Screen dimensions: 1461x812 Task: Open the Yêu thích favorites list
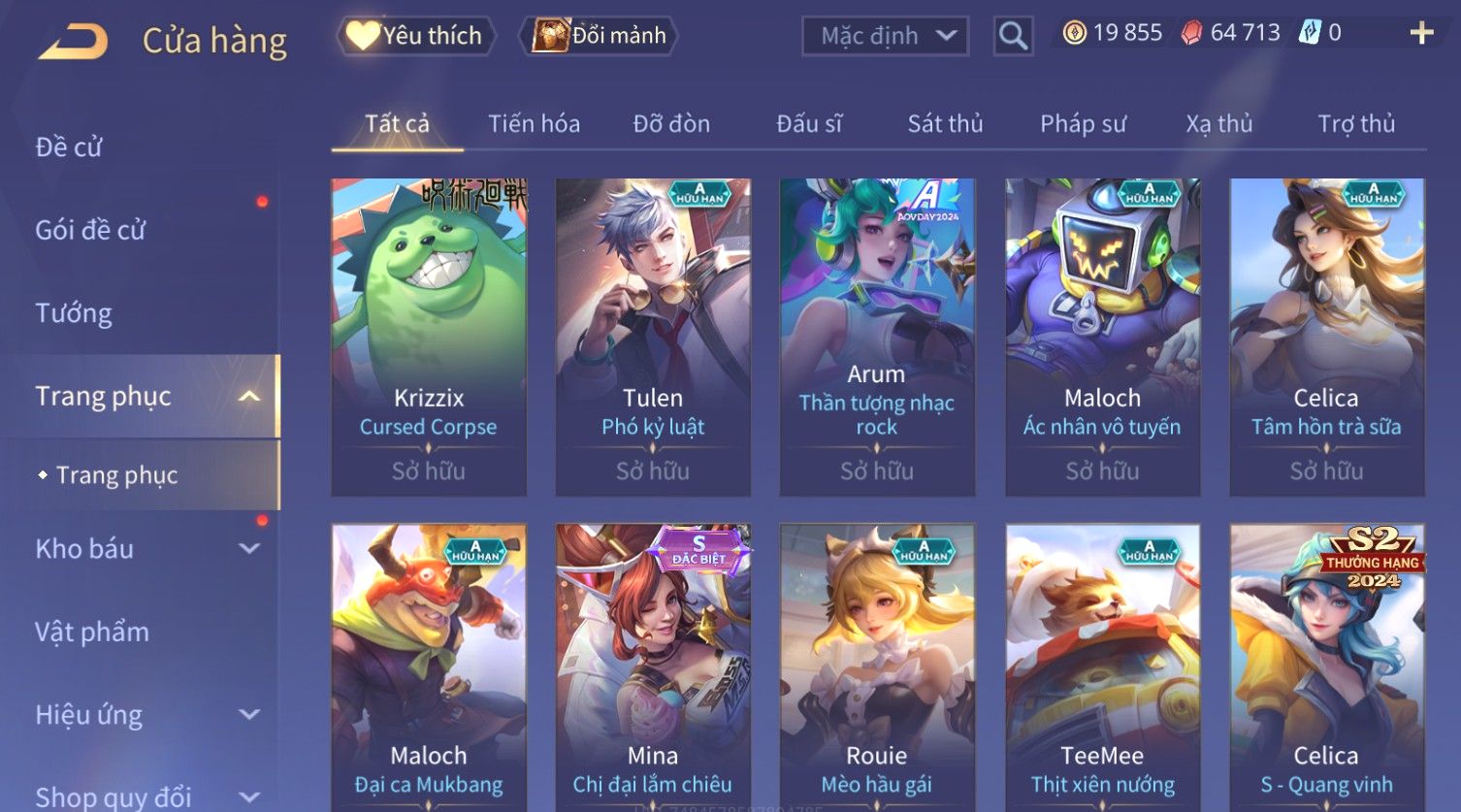[x=416, y=36]
